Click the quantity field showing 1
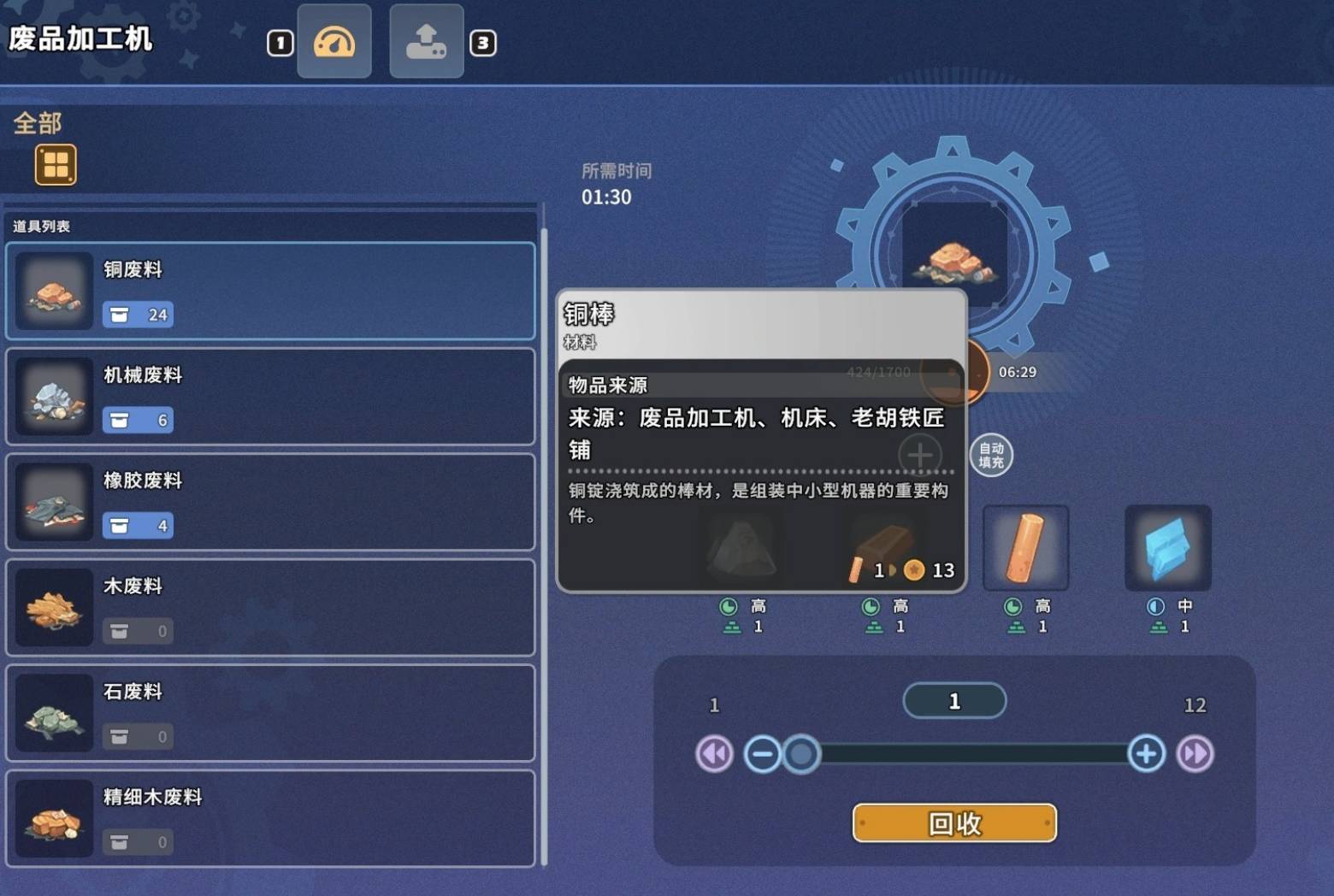 tap(953, 700)
